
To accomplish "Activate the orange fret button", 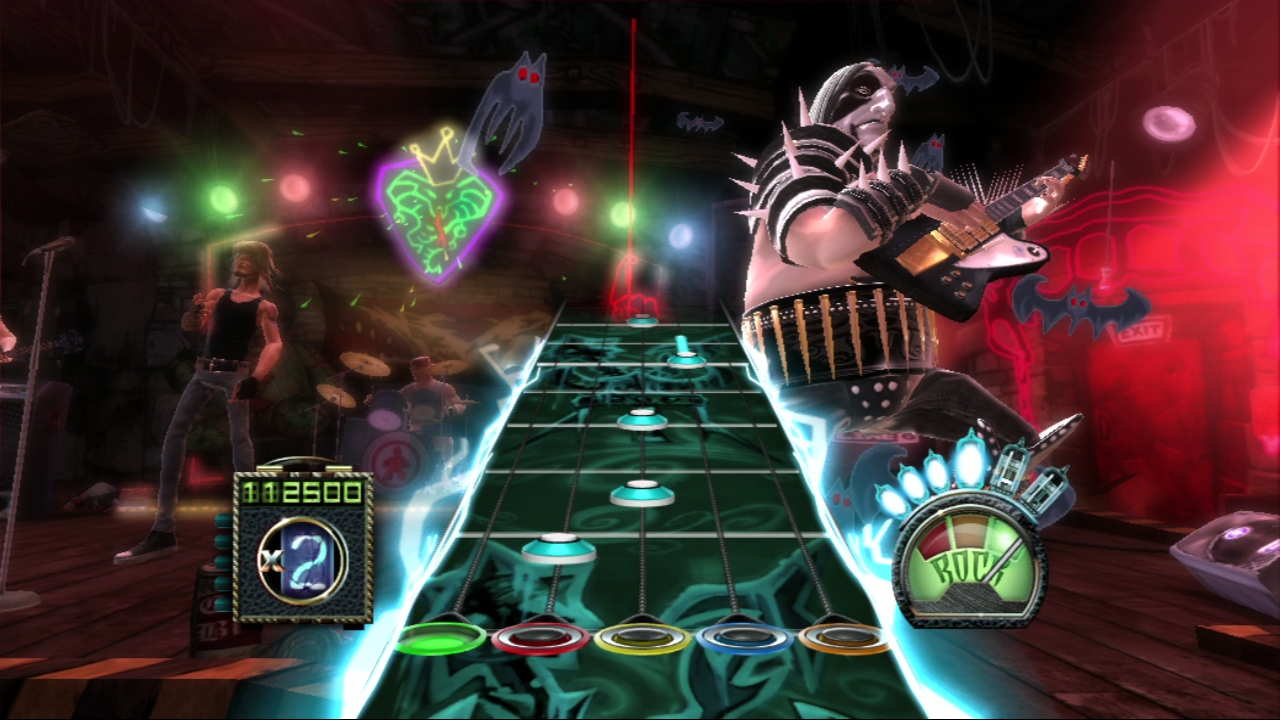I will (x=845, y=637).
